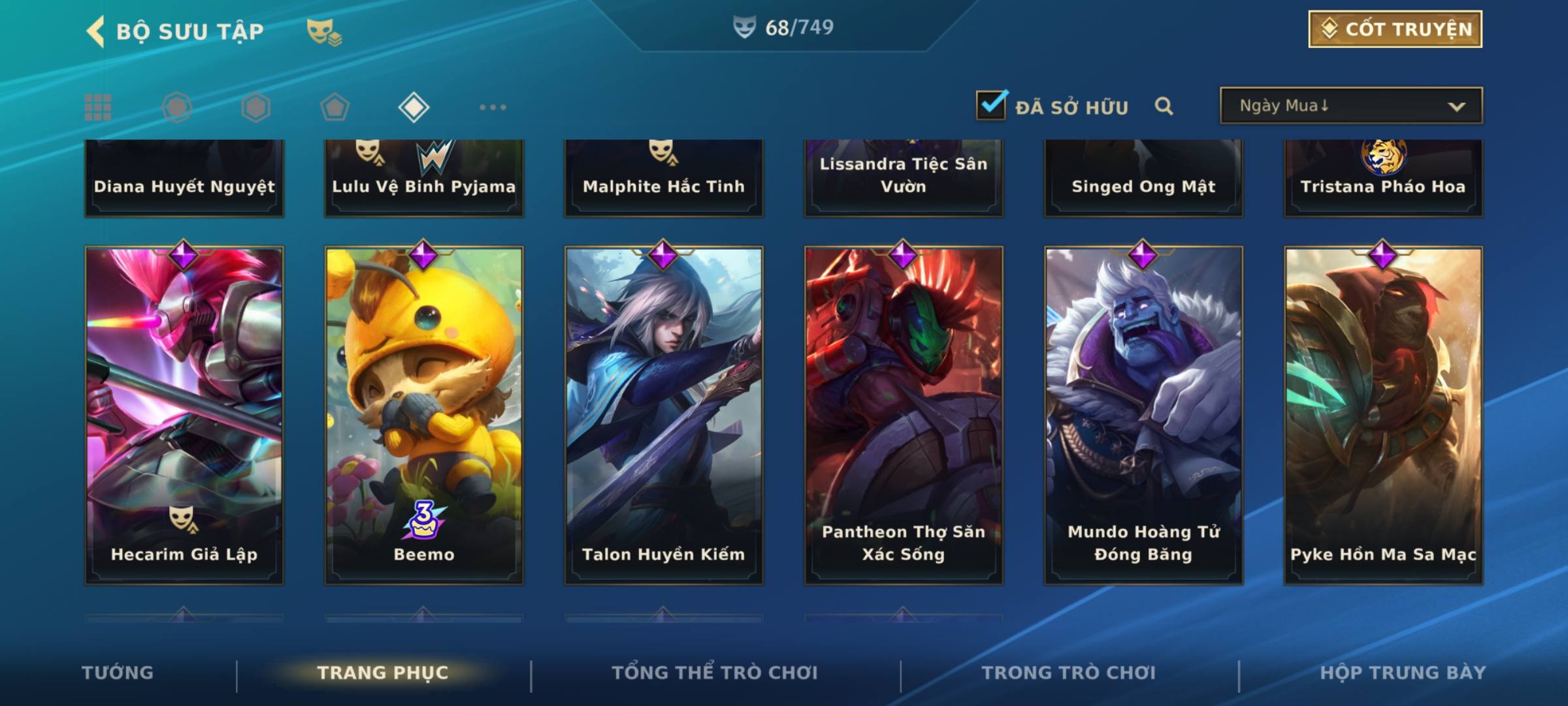Screen dimensions: 1568x706
Task: Switch to the Tổng Thể Trò Chơi tab
Action: [715, 673]
